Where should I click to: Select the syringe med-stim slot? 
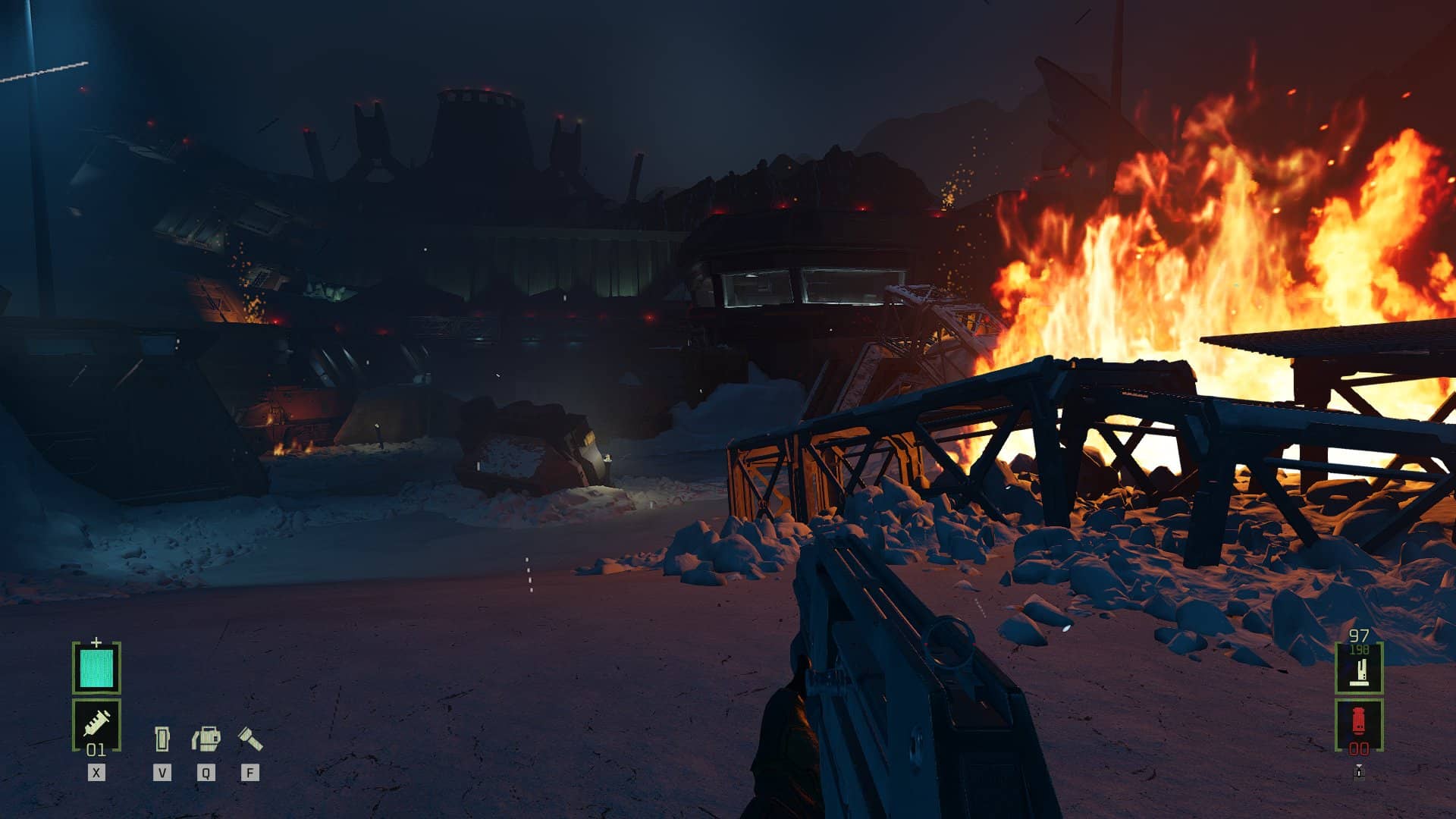(x=96, y=723)
